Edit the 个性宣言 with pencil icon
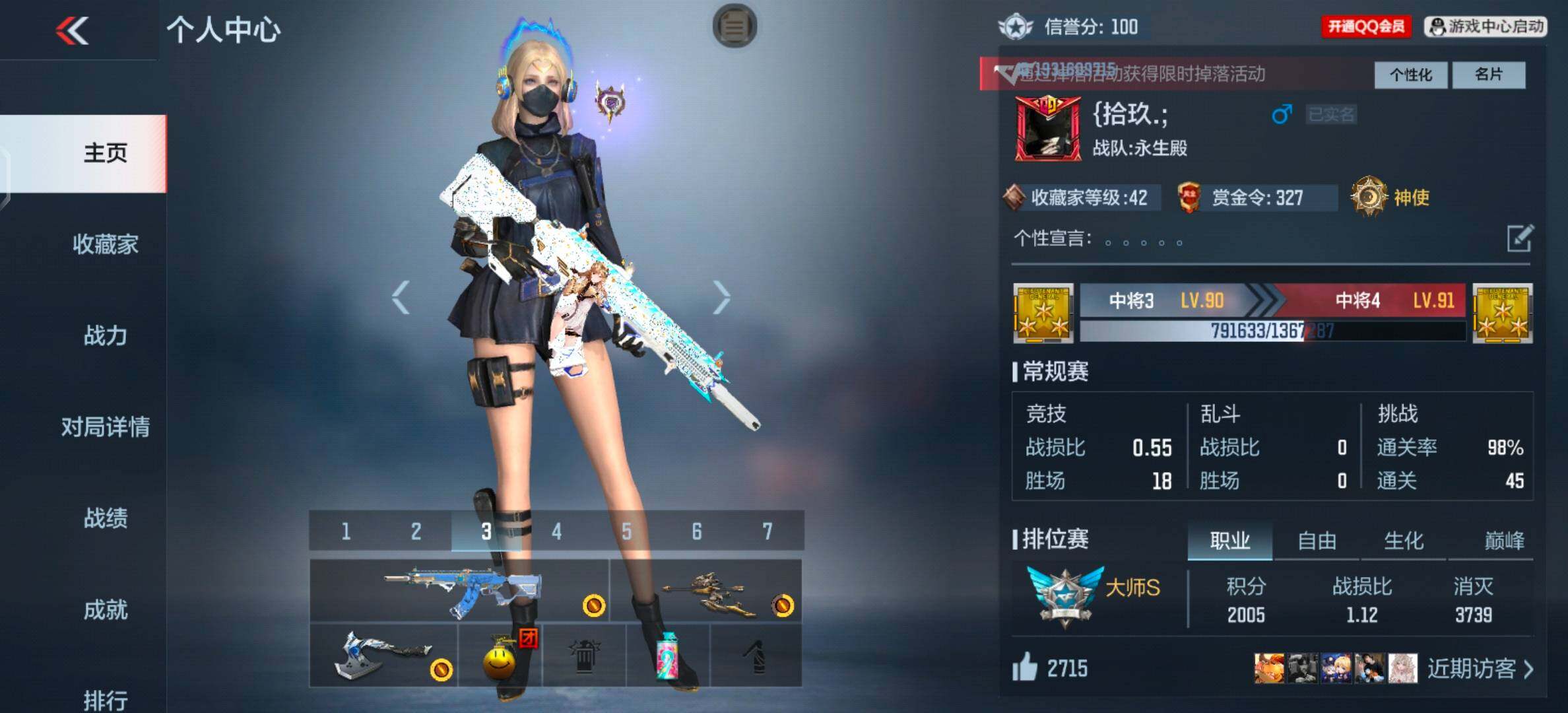The width and height of the screenshot is (1568, 713). (x=1519, y=238)
